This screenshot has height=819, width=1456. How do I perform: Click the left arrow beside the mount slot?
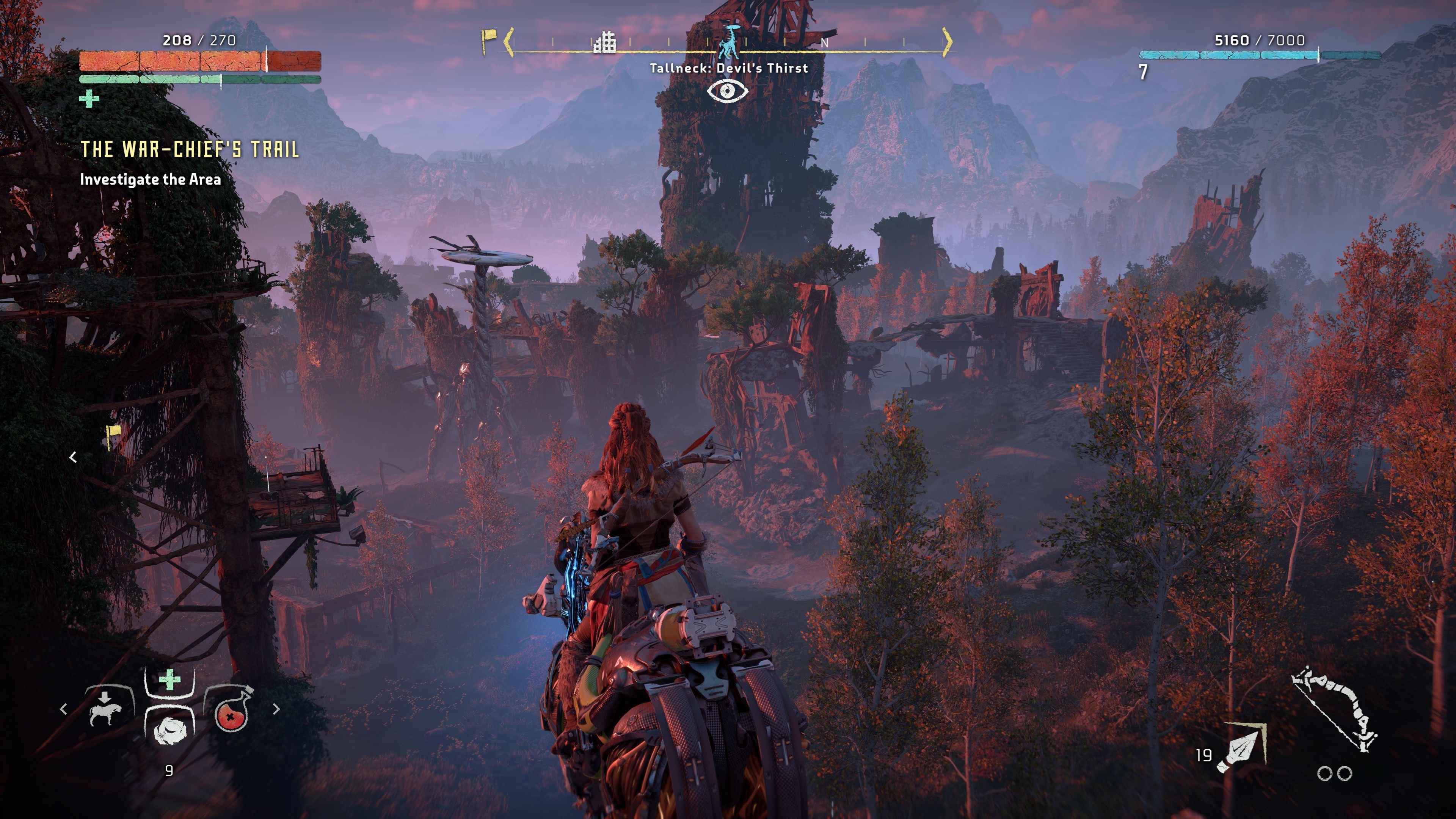pyautogui.click(x=63, y=709)
